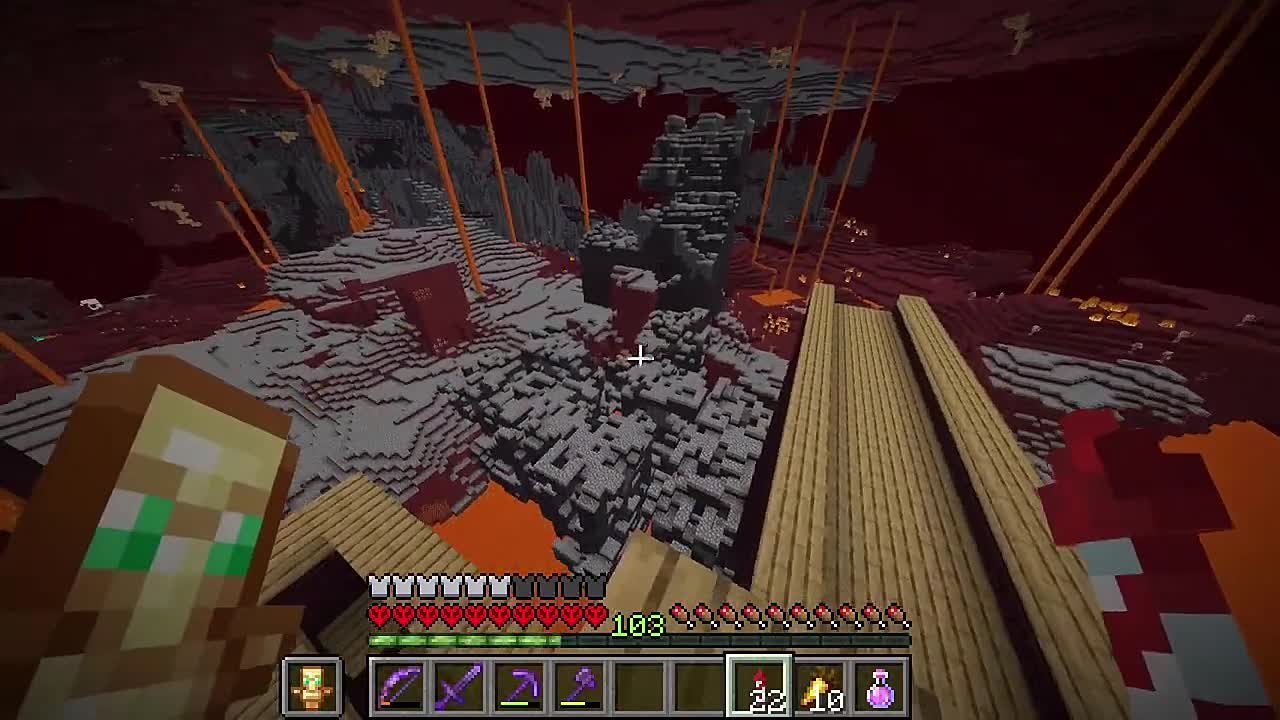Select the firework rocket stack of 22
This screenshot has width=1280, height=720.
click(759, 687)
